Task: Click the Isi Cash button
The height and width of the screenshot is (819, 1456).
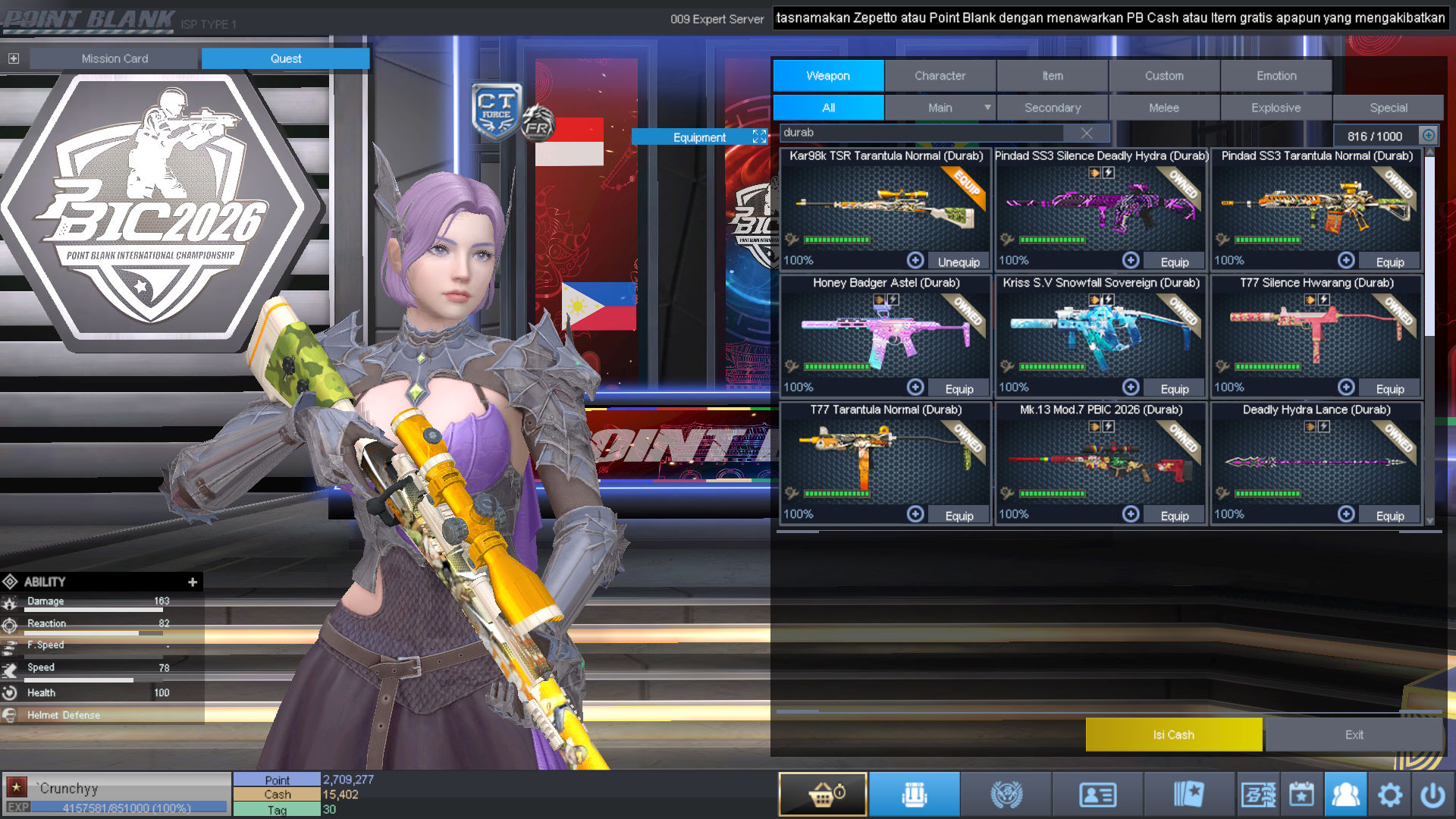Action: [1173, 735]
